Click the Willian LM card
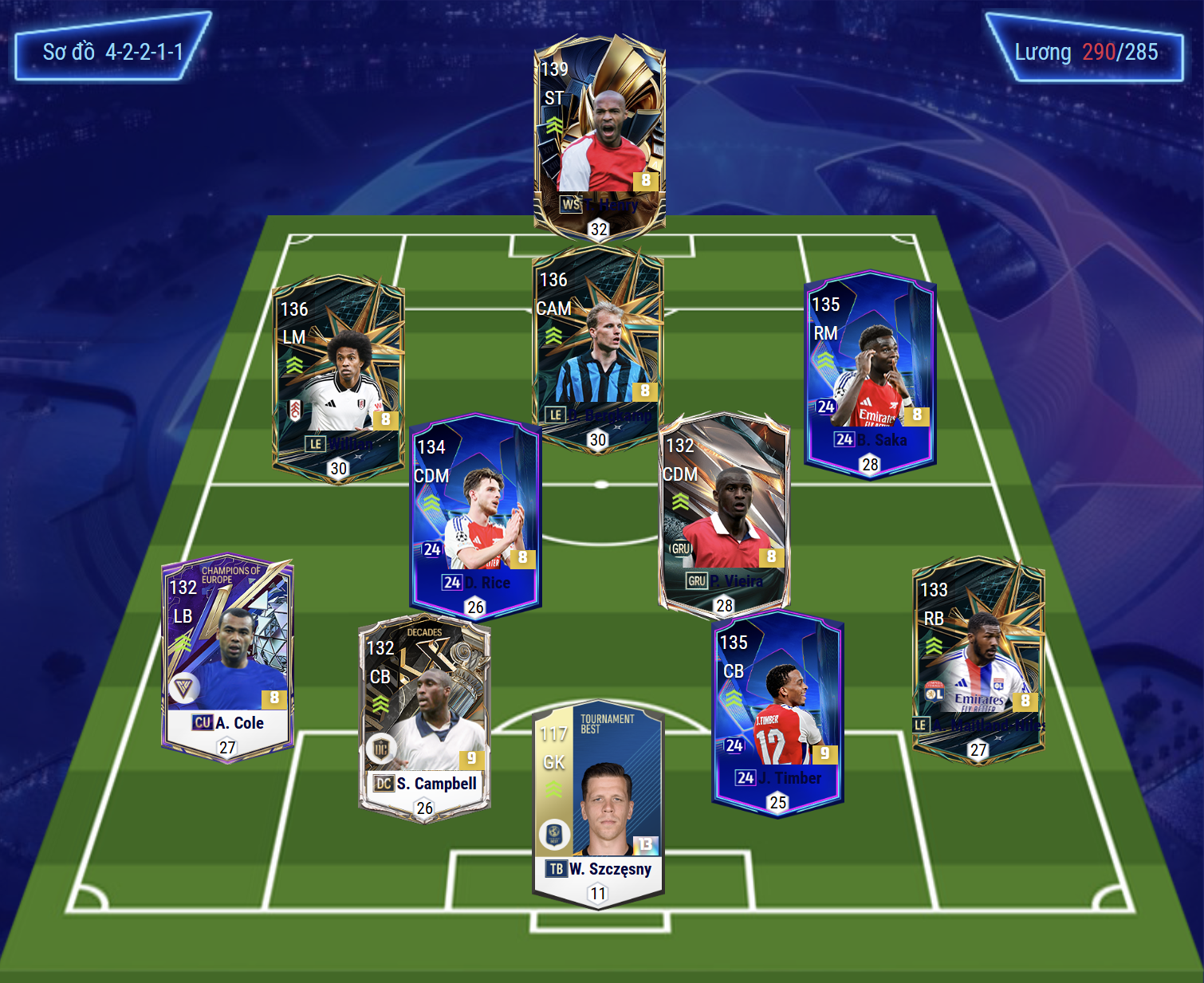 (338, 379)
